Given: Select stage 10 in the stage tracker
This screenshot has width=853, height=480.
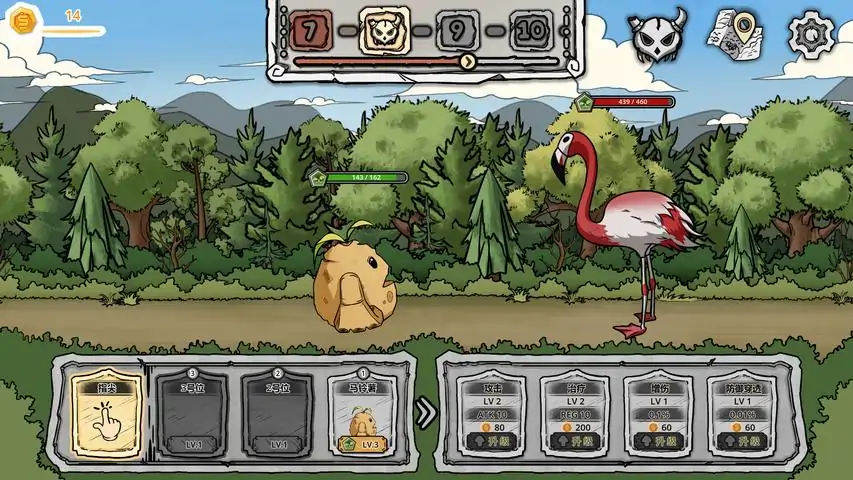Looking at the screenshot, I should [532, 31].
